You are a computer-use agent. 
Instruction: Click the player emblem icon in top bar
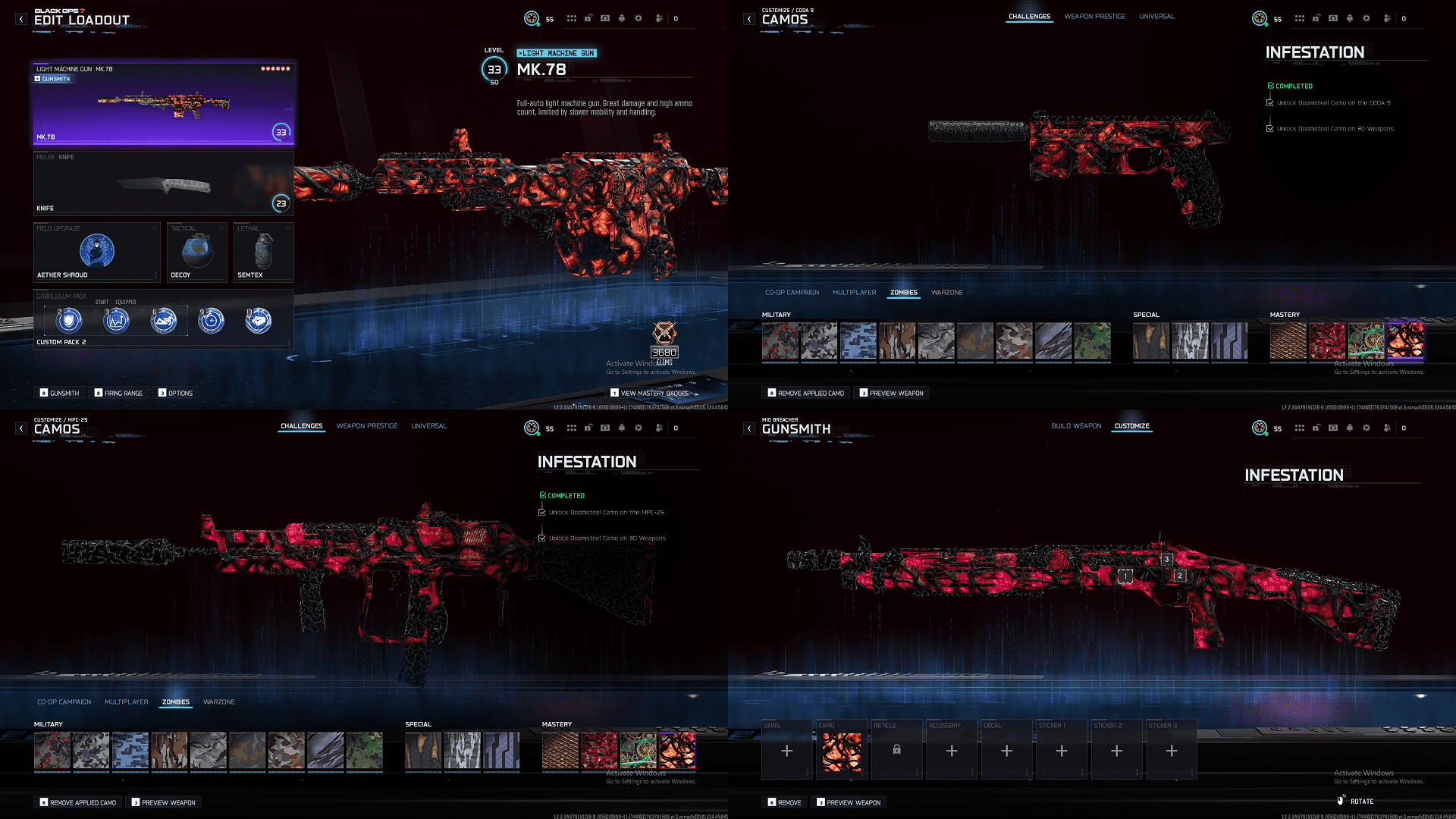(530, 18)
